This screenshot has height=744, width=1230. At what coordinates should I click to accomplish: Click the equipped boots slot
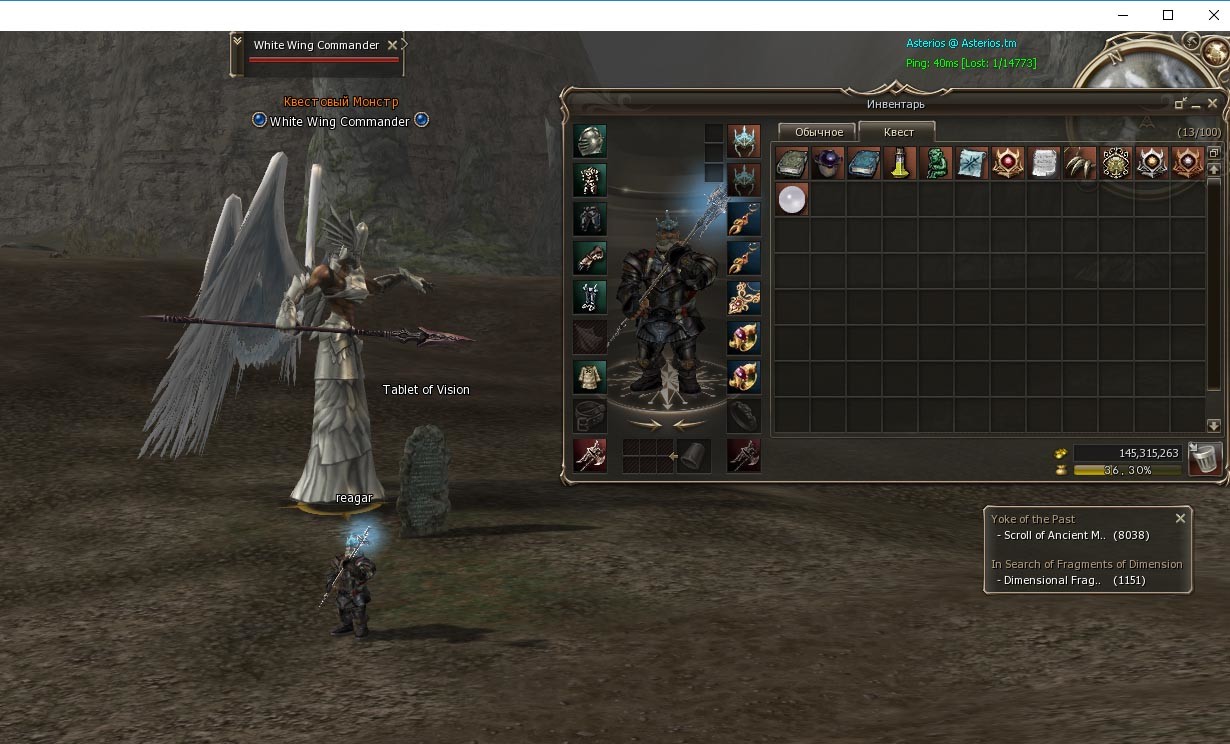click(590, 297)
